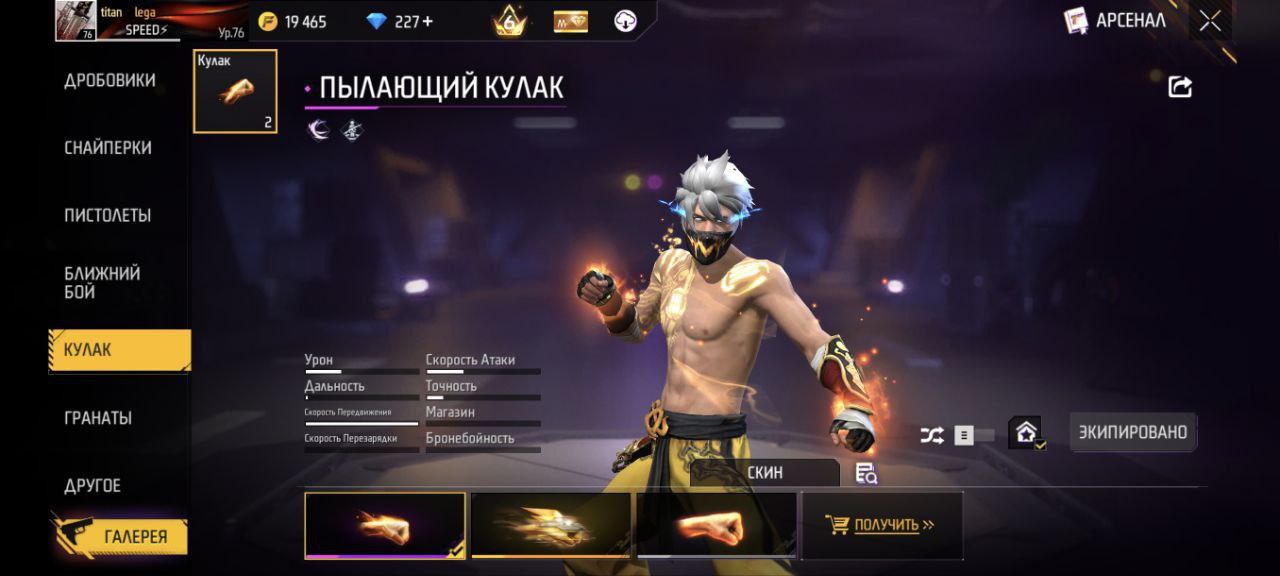Open the Ближний Бой category
This screenshot has height=576, width=1280.
(102, 282)
